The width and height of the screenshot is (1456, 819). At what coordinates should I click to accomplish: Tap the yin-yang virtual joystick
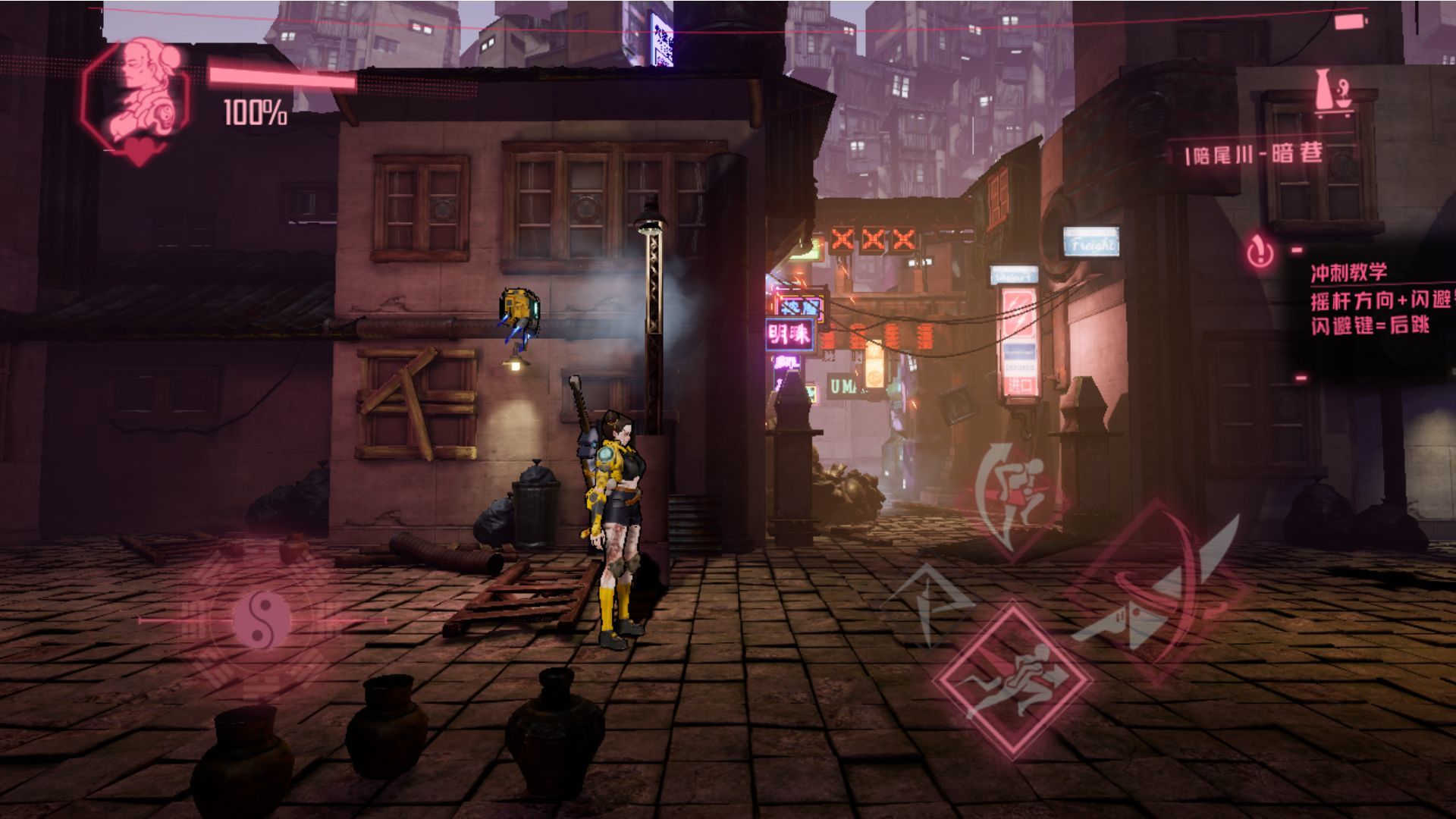(262, 620)
